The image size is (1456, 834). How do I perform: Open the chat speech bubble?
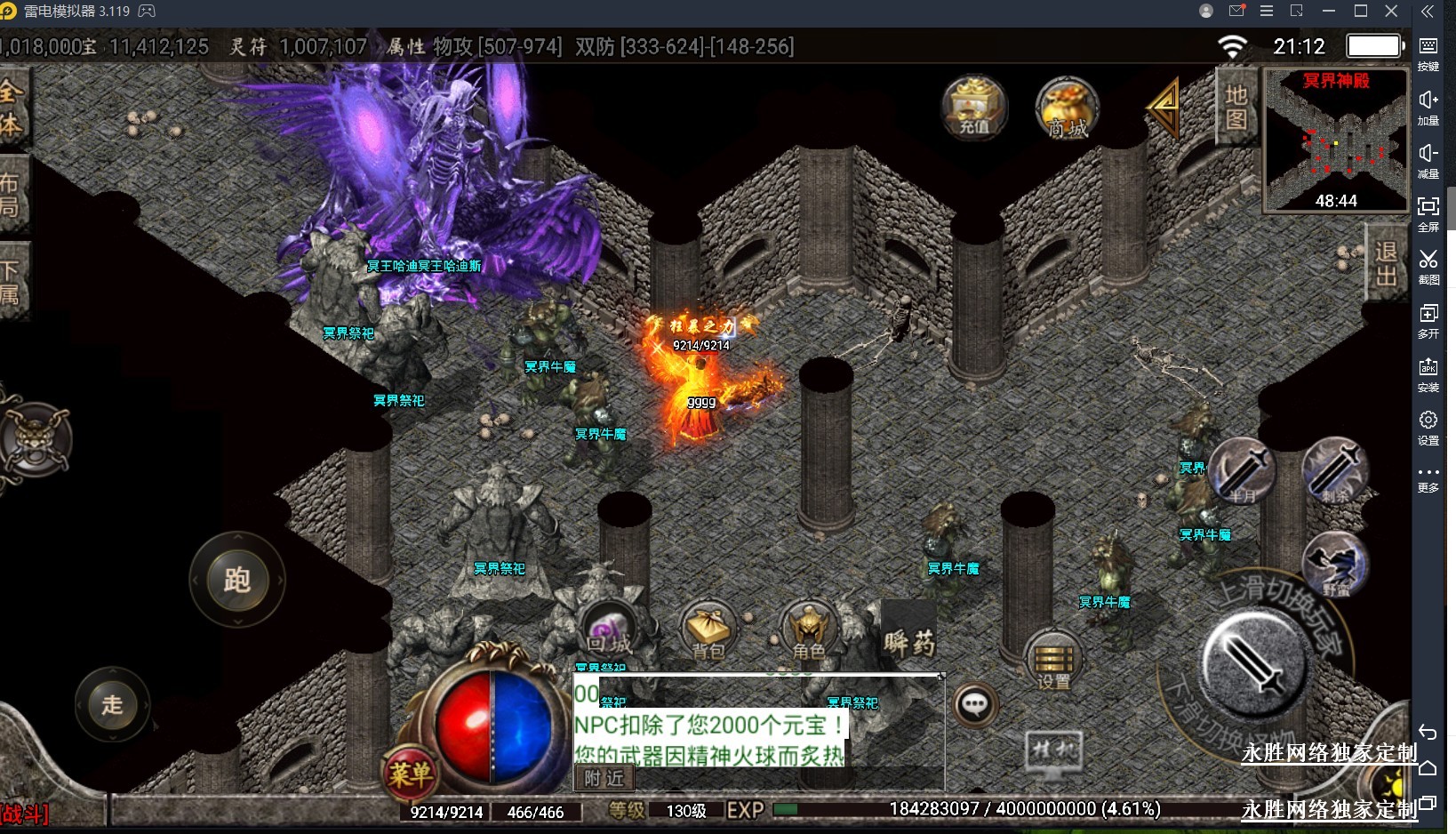[x=975, y=706]
